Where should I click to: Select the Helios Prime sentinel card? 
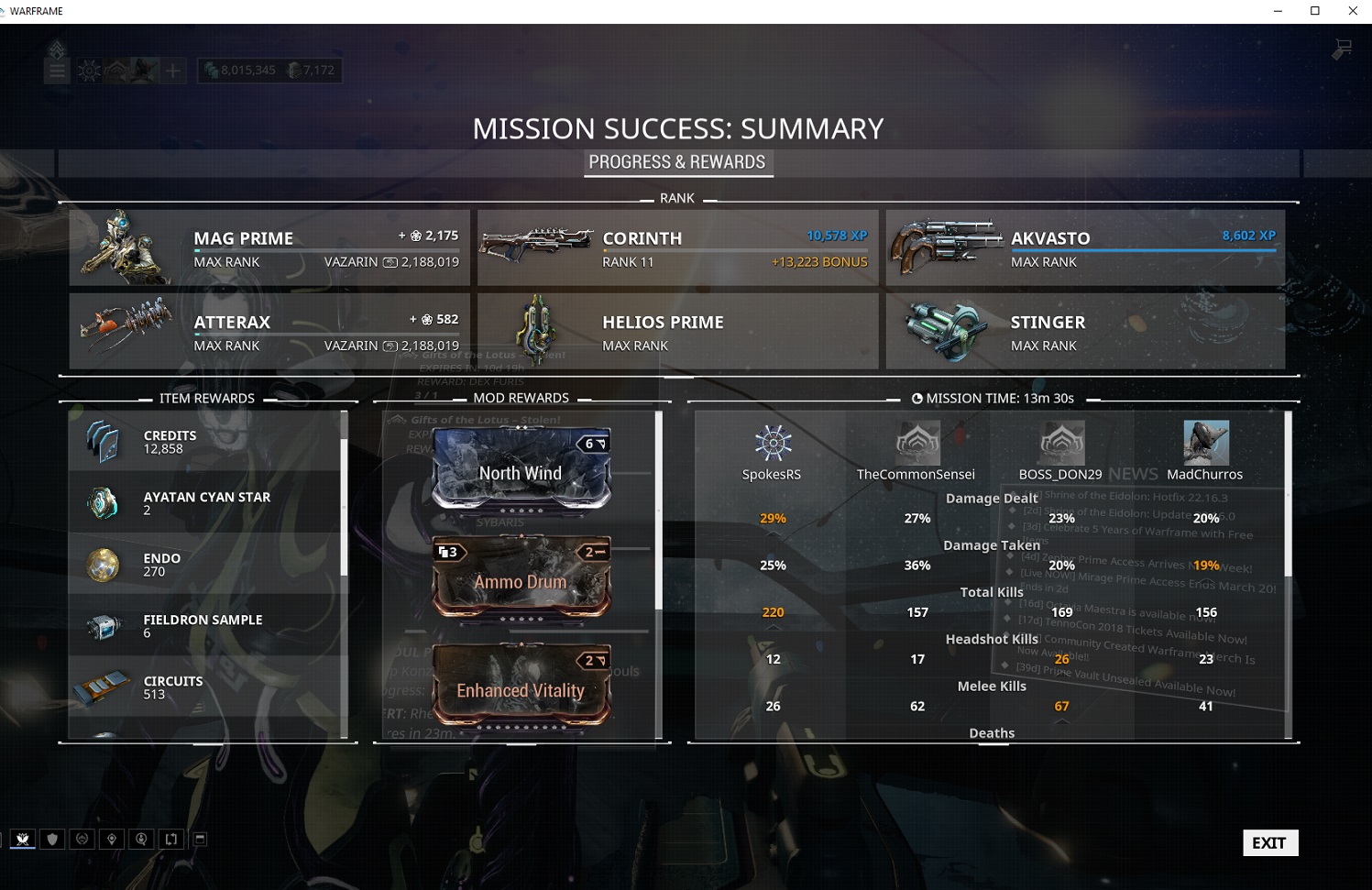tap(677, 331)
